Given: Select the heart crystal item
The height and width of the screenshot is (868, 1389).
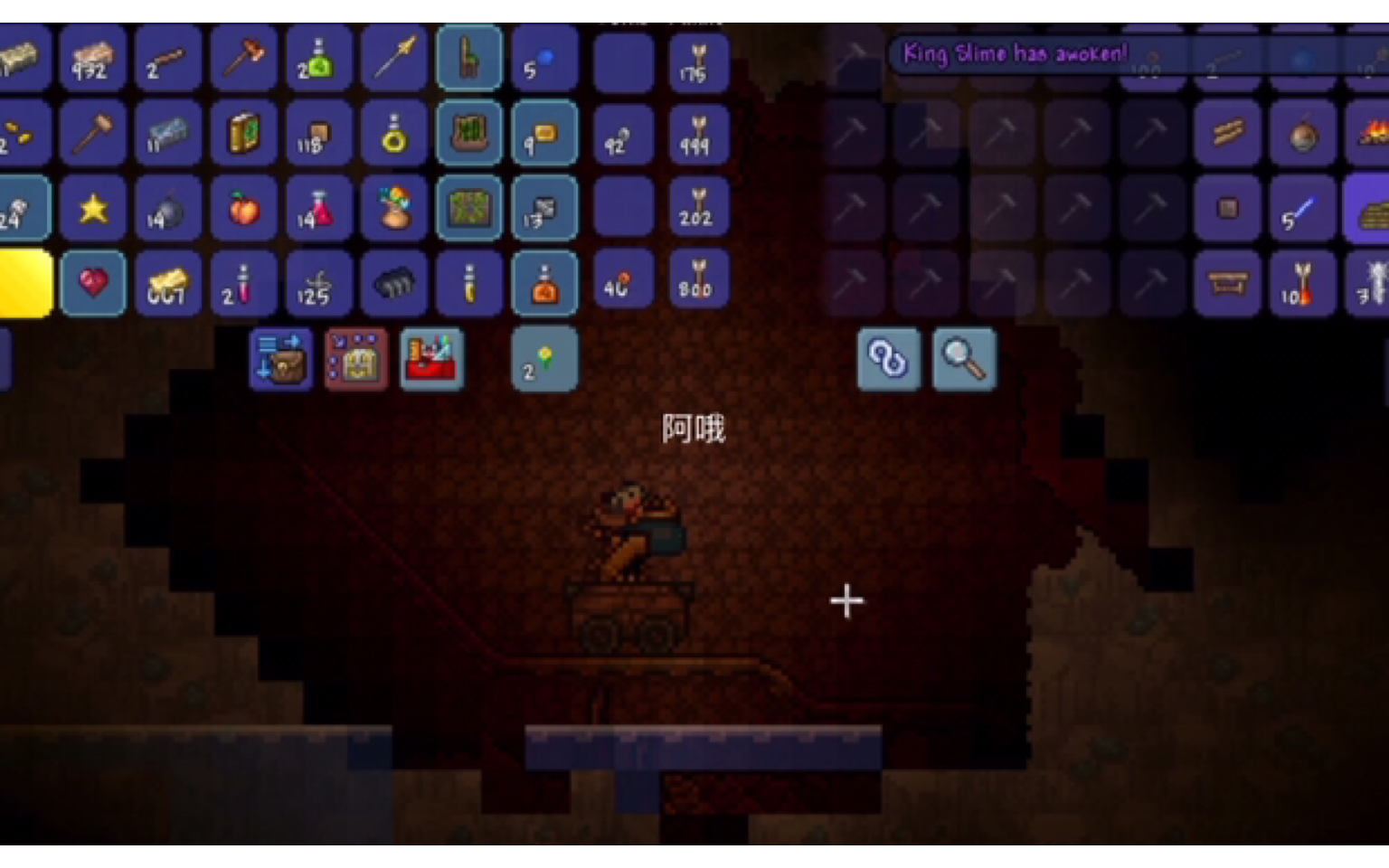Looking at the screenshot, I should (93, 284).
